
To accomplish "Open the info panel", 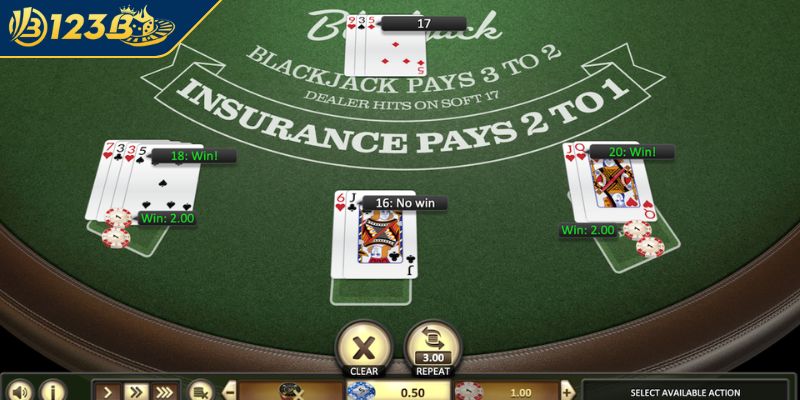I will coord(51,390).
